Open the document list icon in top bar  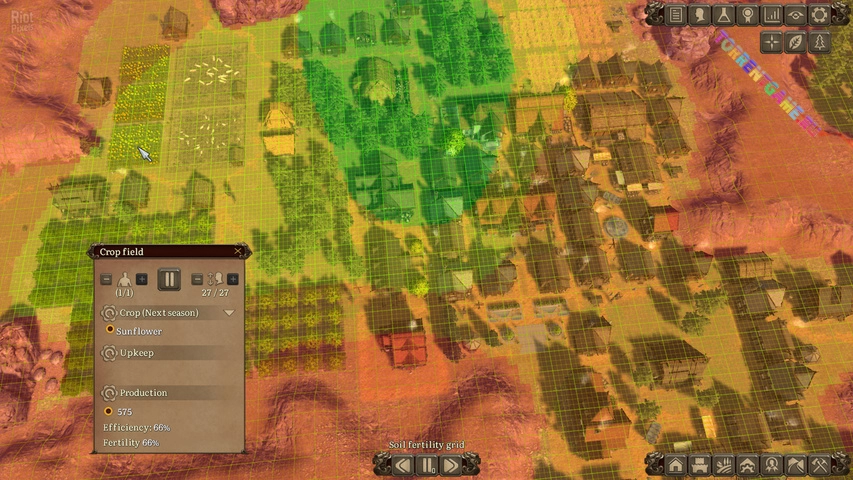[x=677, y=14]
